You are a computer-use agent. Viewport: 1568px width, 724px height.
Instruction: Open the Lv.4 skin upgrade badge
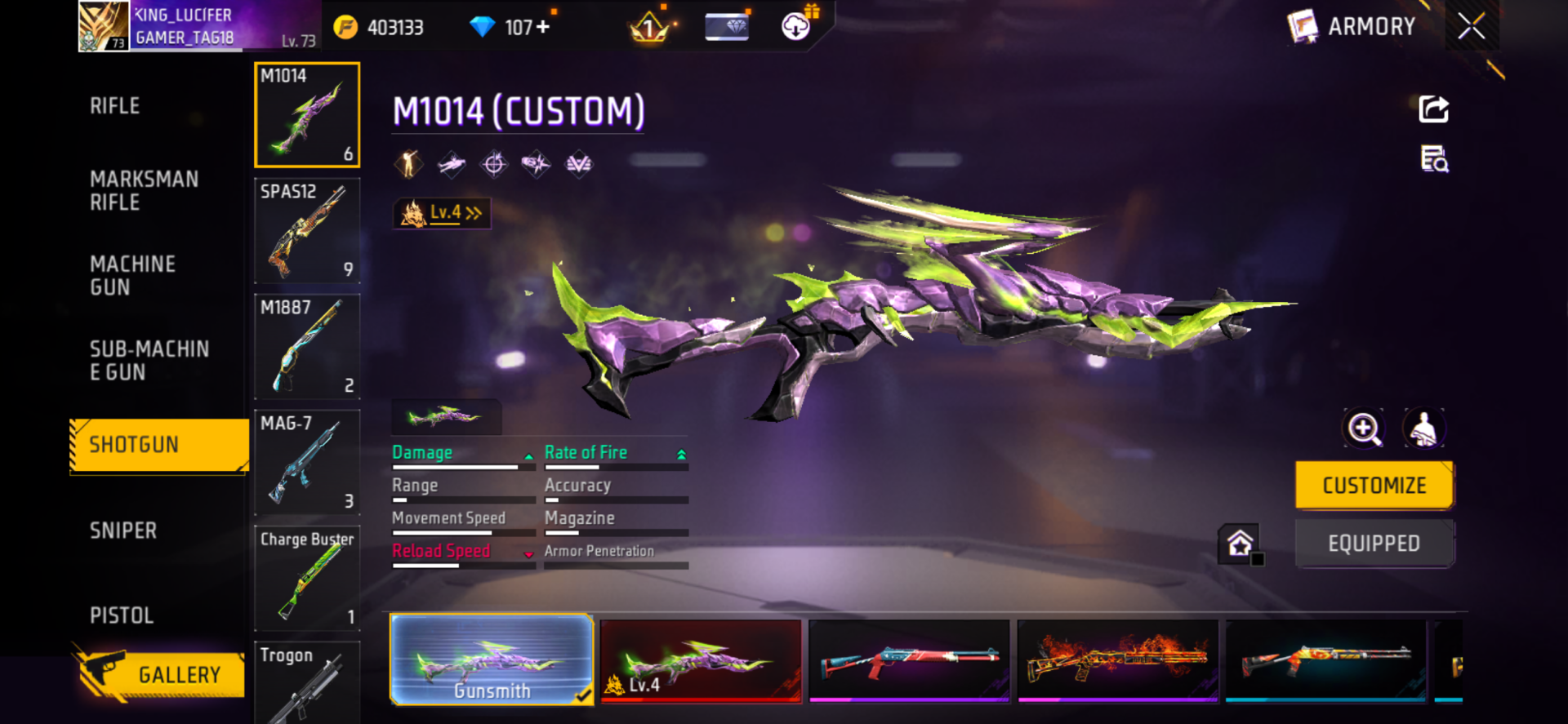point(442,213)
